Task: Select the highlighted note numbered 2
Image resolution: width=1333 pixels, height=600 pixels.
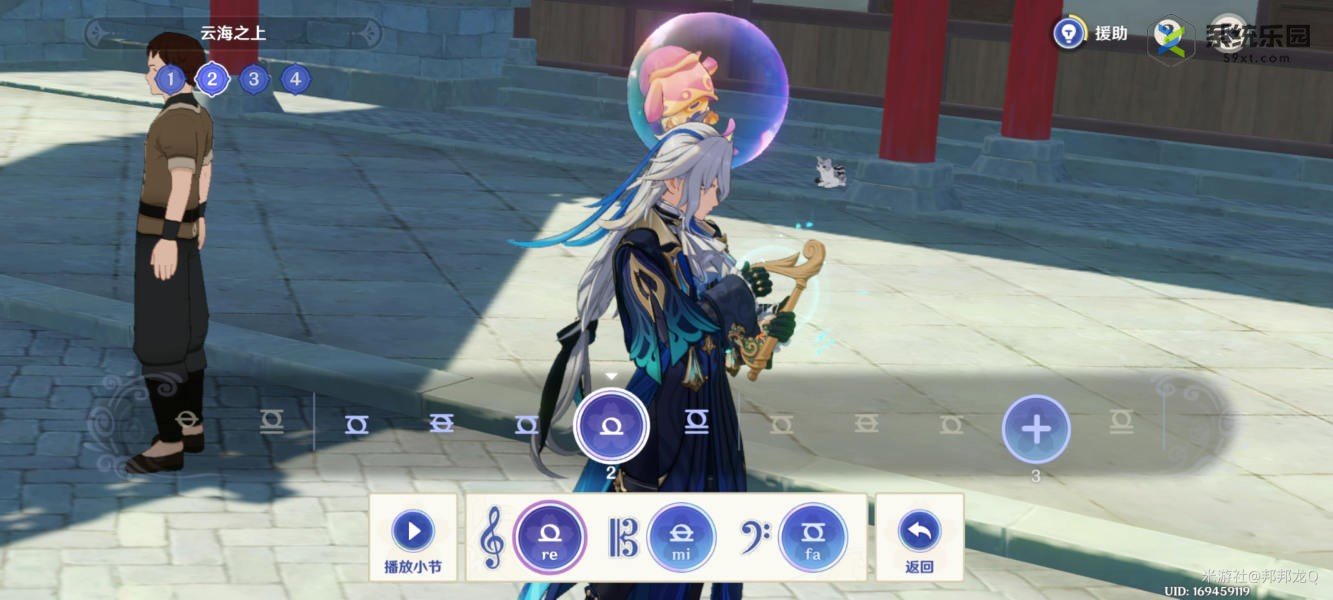Action: (611, 426)
